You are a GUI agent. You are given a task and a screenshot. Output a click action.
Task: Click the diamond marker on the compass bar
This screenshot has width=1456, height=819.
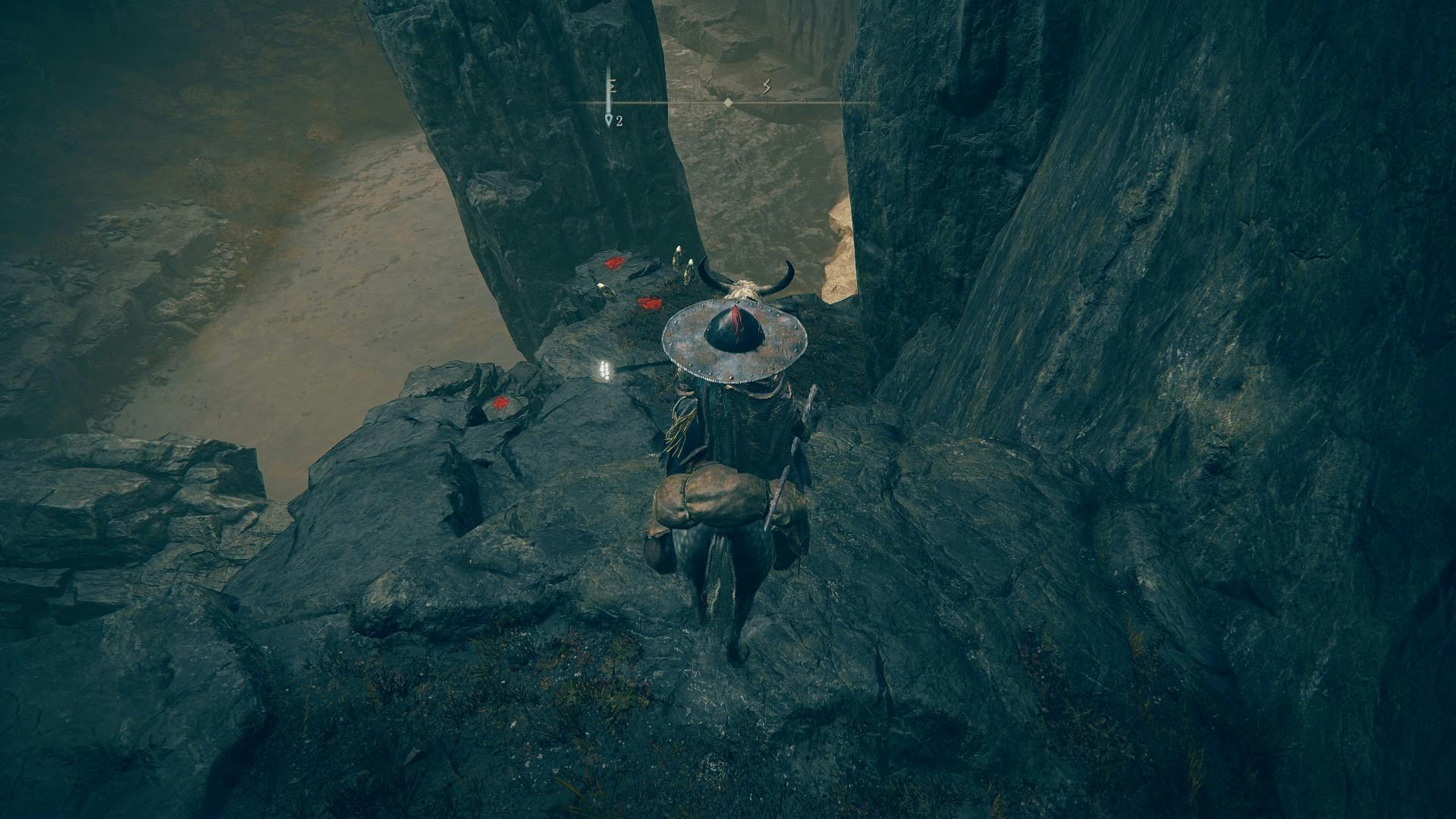(x=728, y=102)
